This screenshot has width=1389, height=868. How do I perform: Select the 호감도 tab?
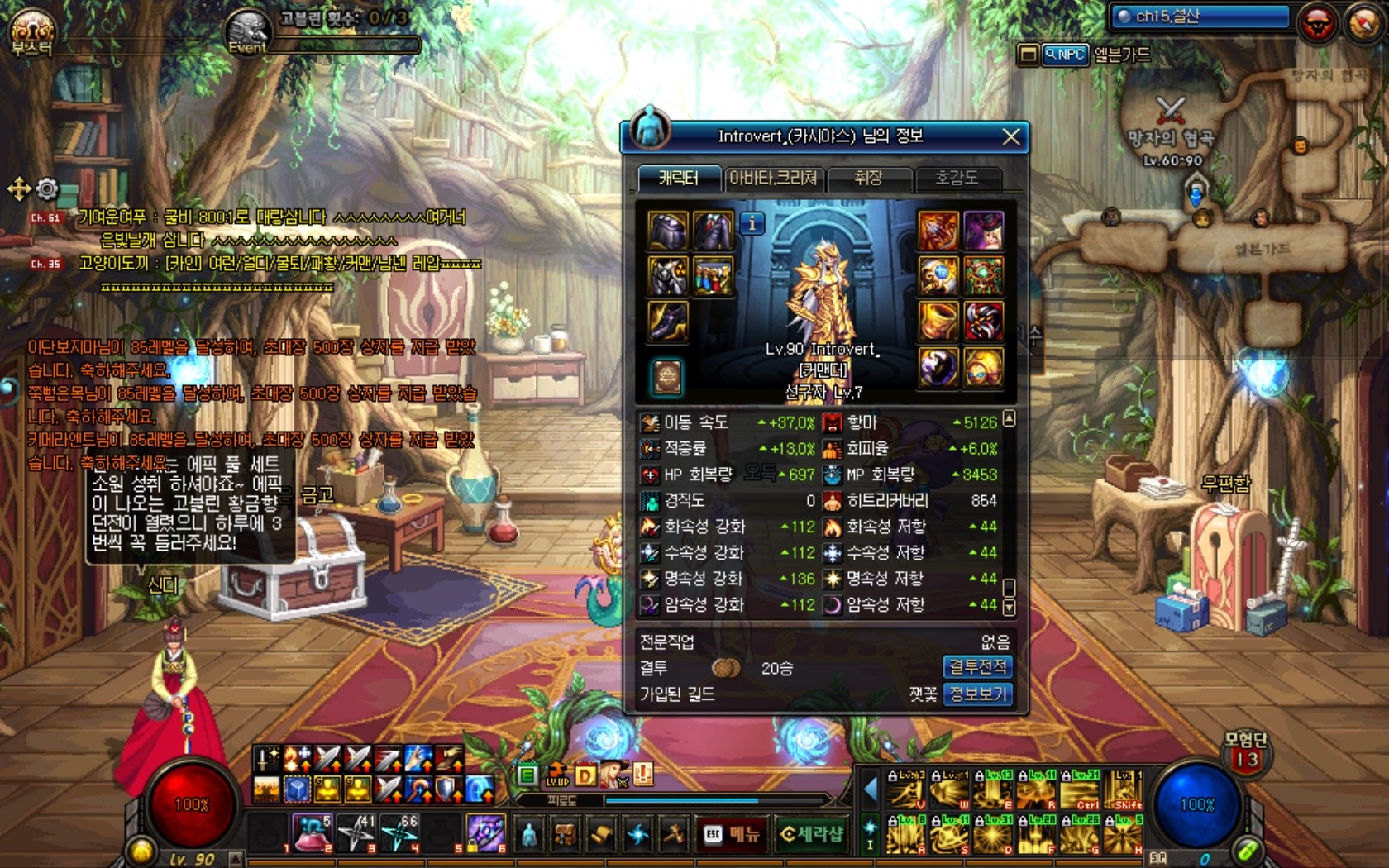pyautogui.click(x=956, y=179)
